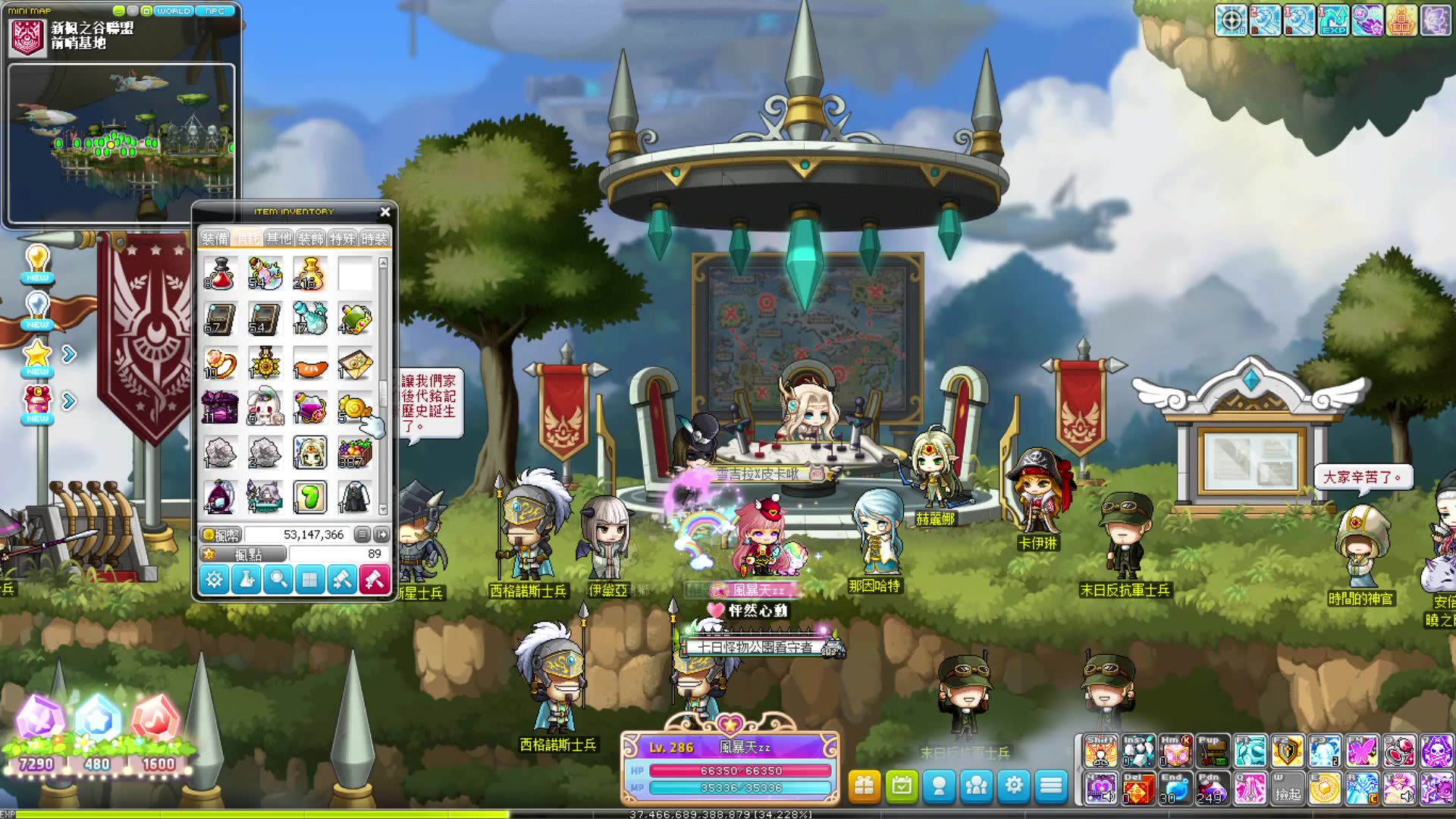Open the gear settings menu button
Image resolution: width=1456 pixels, height=819 pixels.
pyautogui.click(x=1014, y=786)
